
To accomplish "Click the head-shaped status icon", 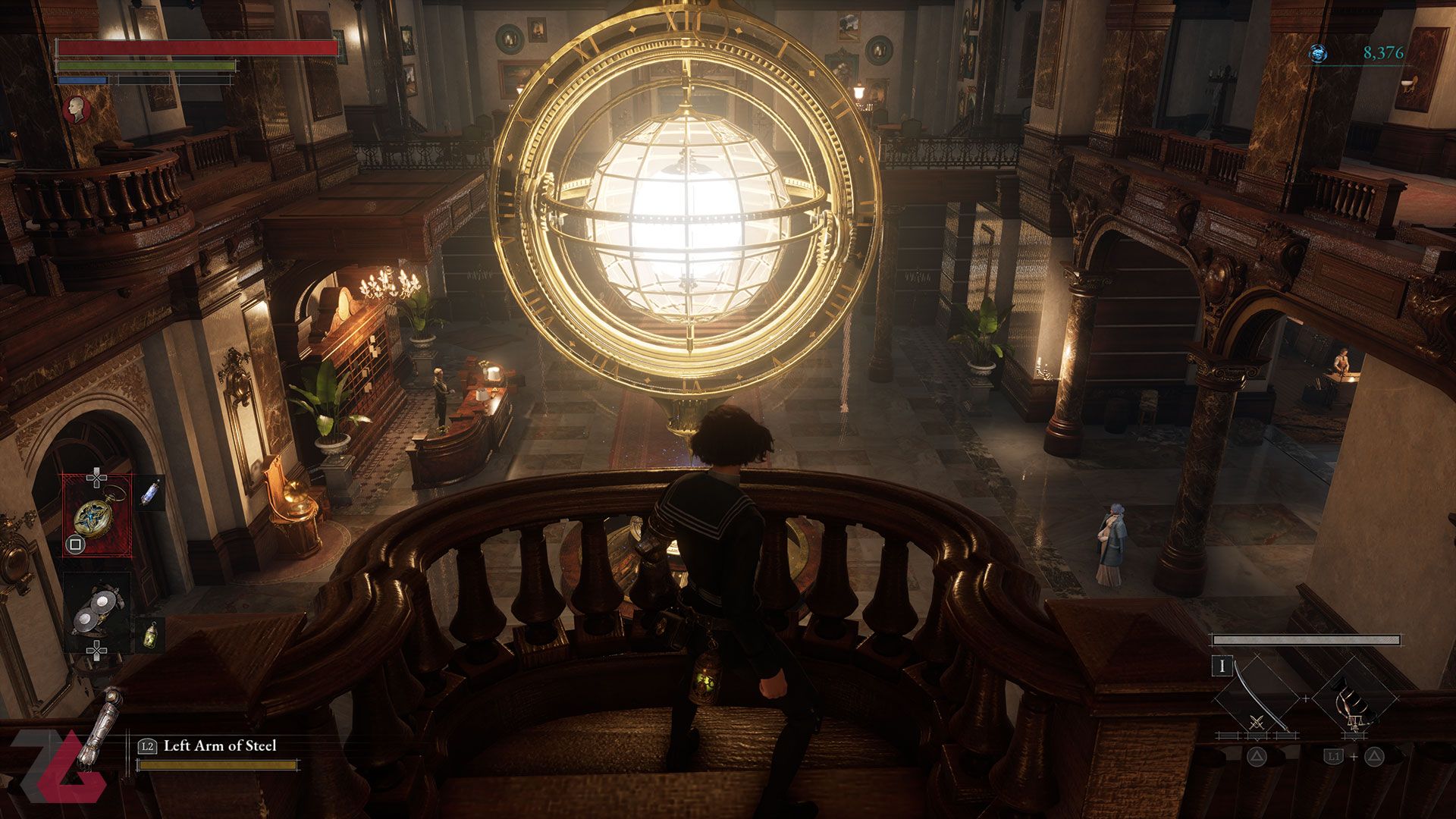I will (x=76, y=109).
